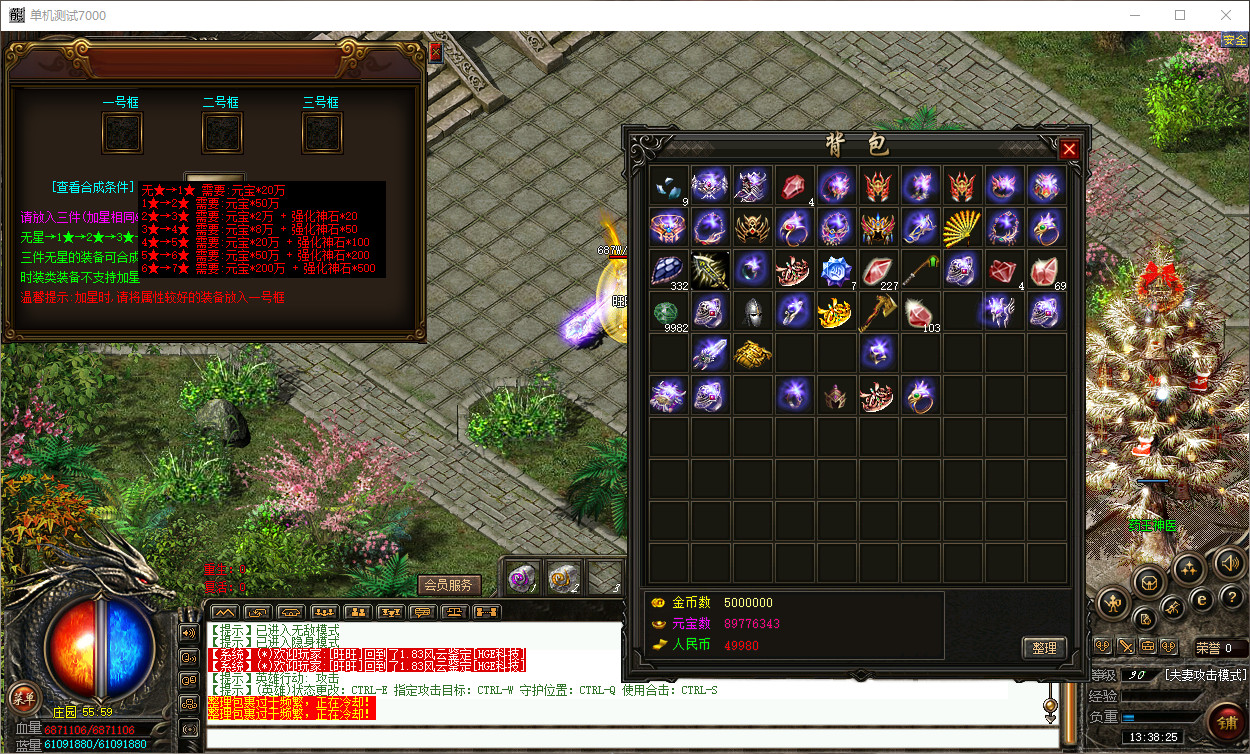The height and width of the screenshot is (754, 1250).
Task: Use the purple spiral stone in hotbar
Action: pos(521,577)
